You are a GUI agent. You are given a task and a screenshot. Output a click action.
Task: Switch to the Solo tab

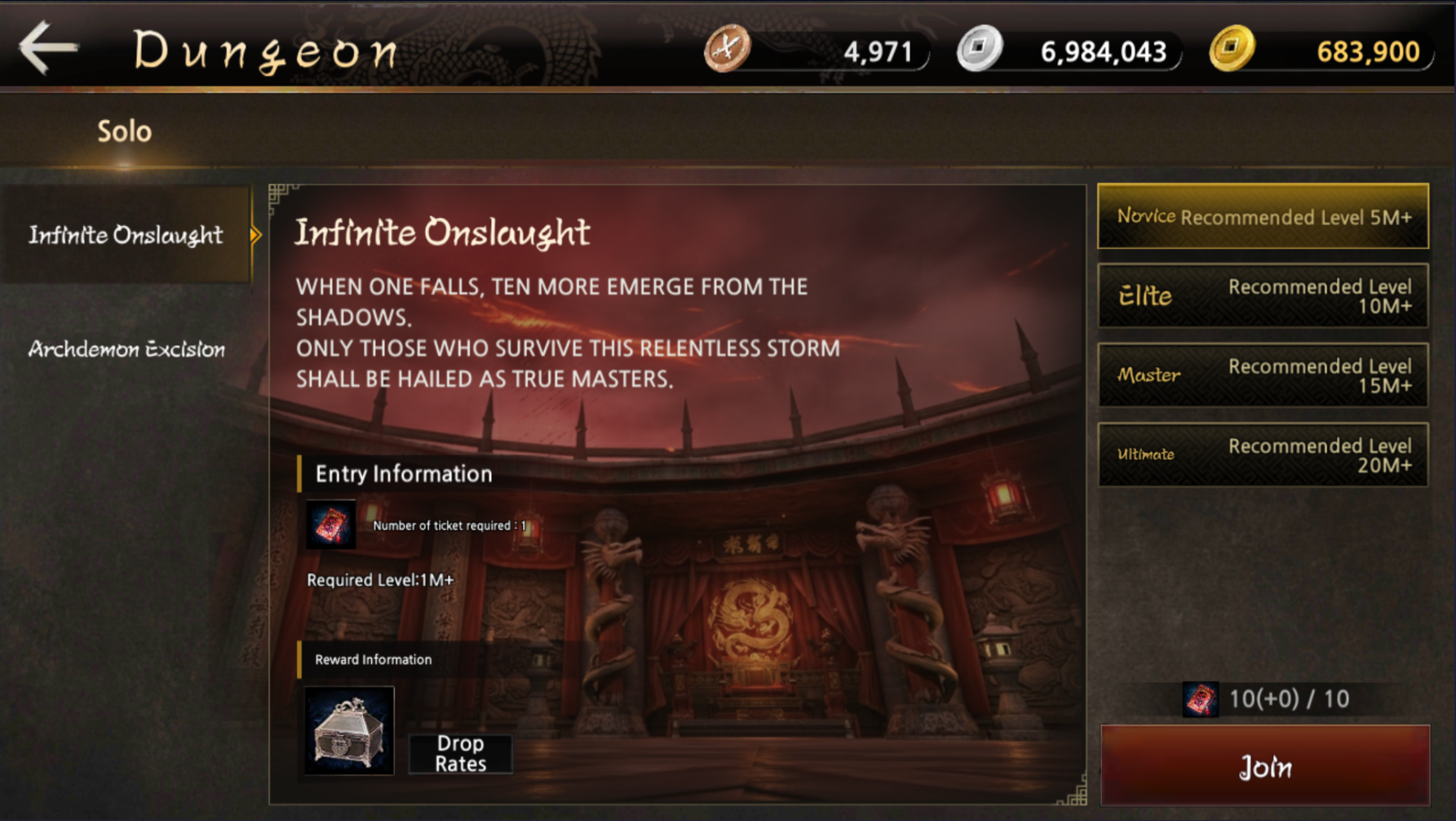124,131
